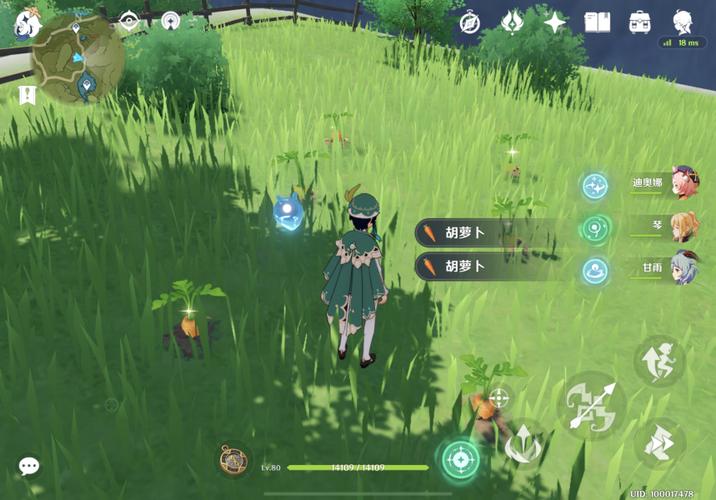Open the chat speech bubble
Viewport: 716px width, 500px height.
tap(29, 466)
